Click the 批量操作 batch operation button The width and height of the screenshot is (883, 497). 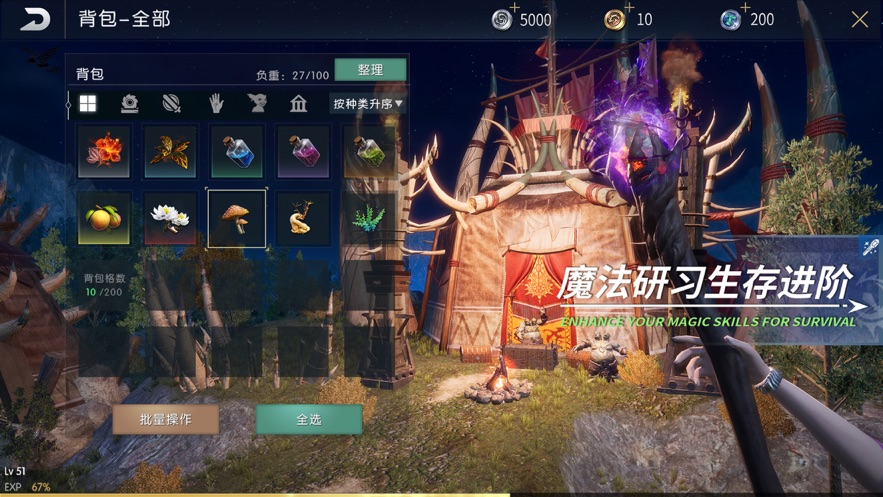coord(166,419)
